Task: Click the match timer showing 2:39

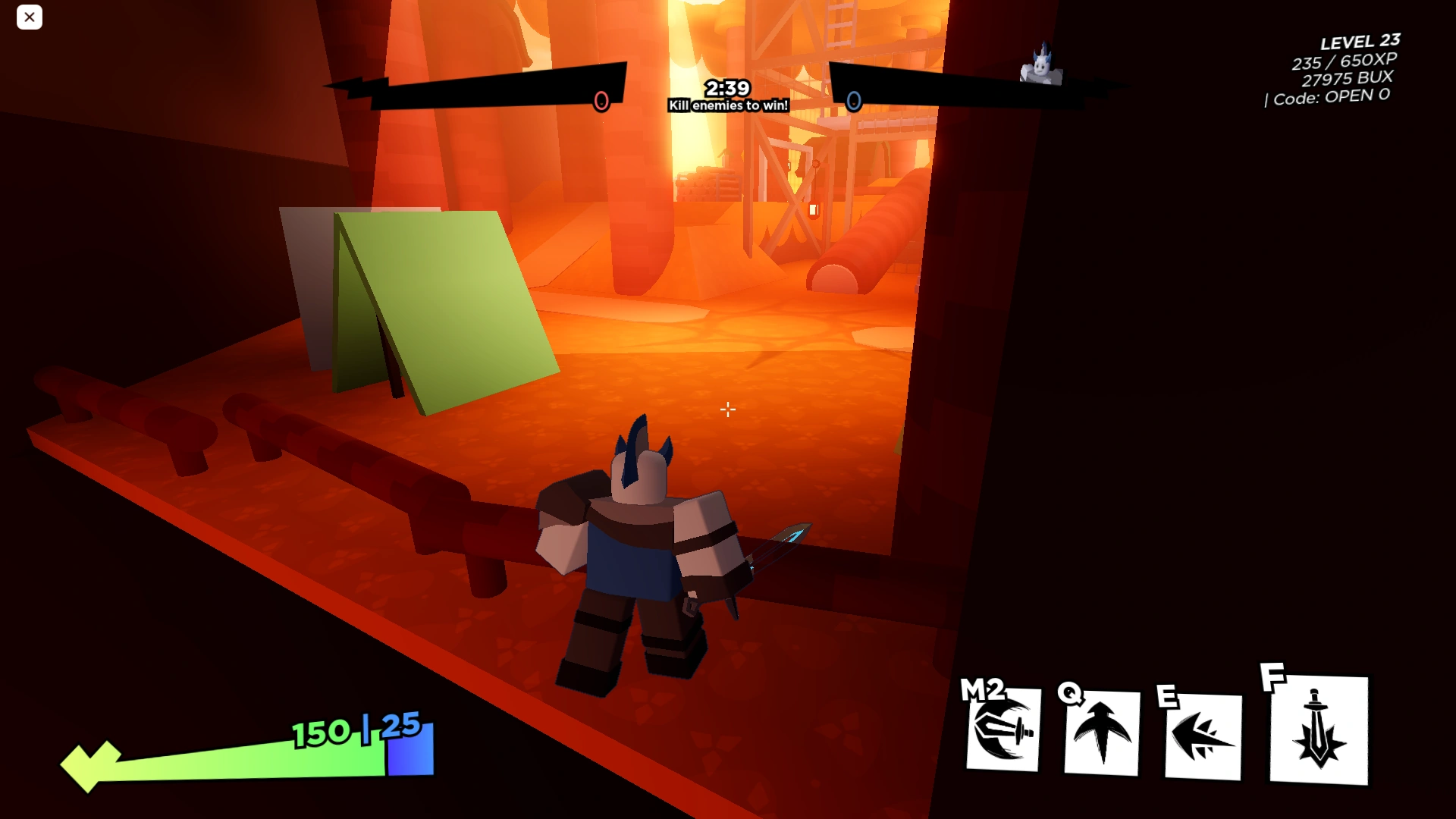Action: click(x=726, y=87)
